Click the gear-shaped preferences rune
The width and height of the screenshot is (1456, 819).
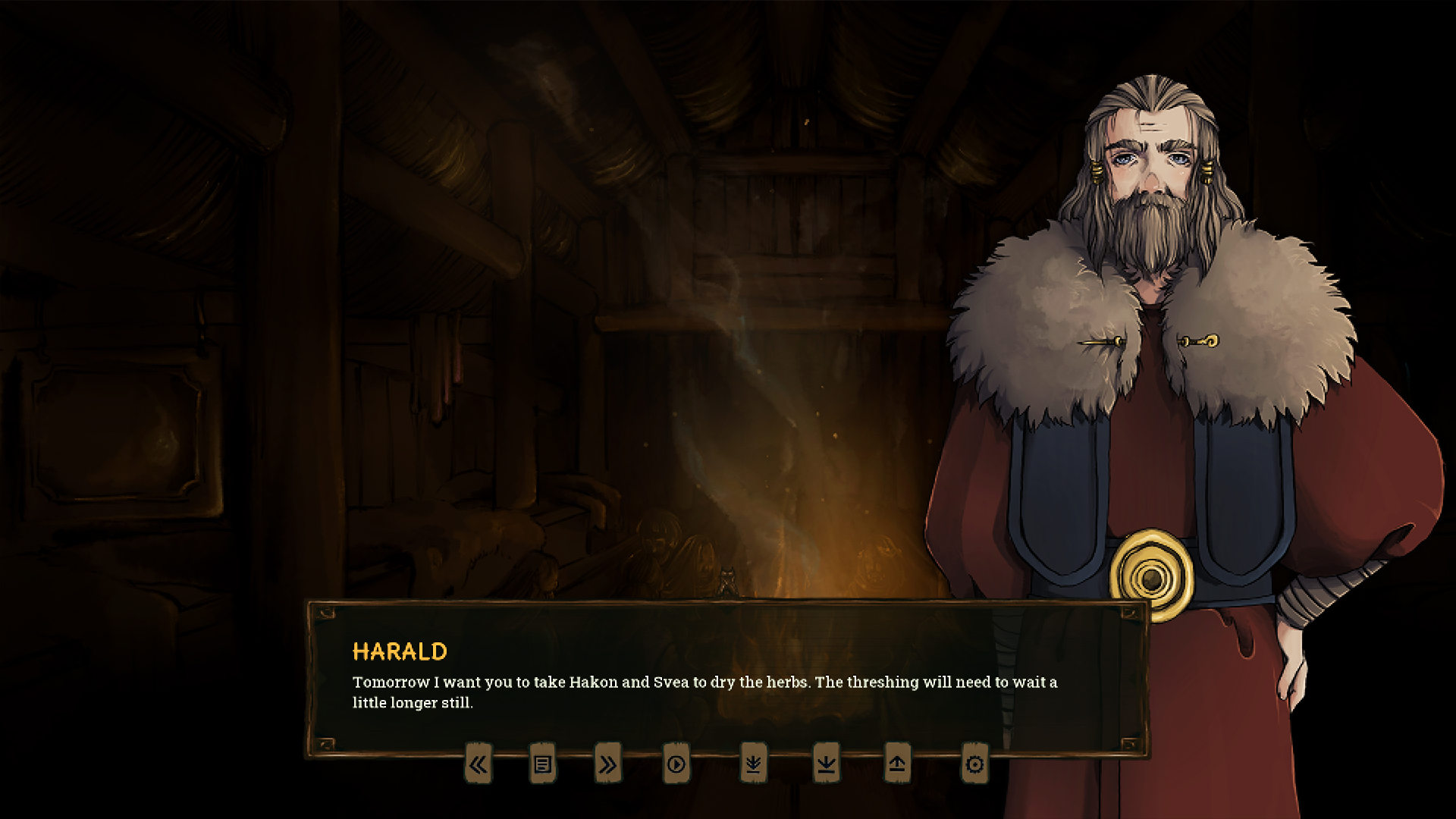[974, 765]
